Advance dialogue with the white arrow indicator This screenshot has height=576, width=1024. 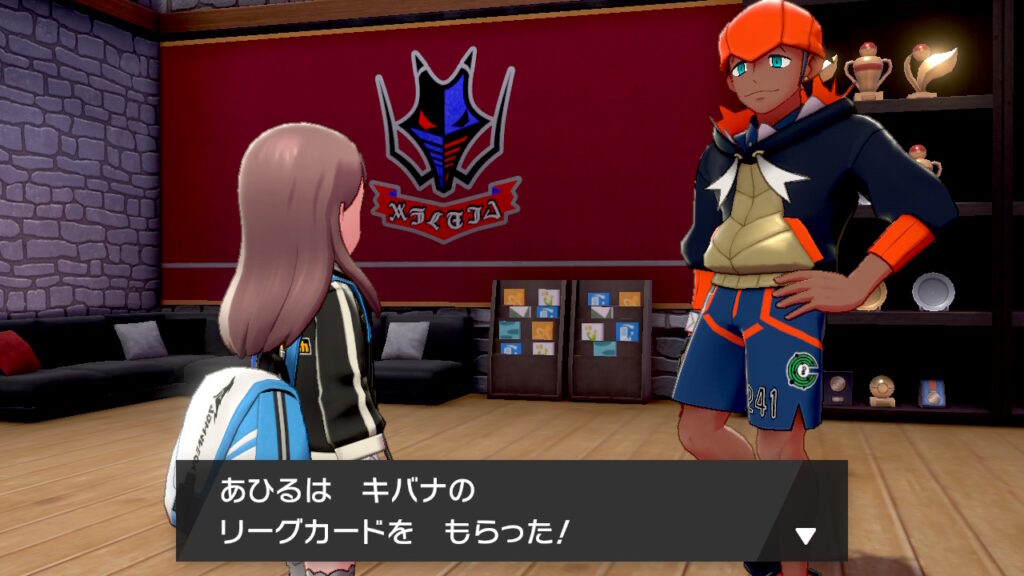[805, 537]
